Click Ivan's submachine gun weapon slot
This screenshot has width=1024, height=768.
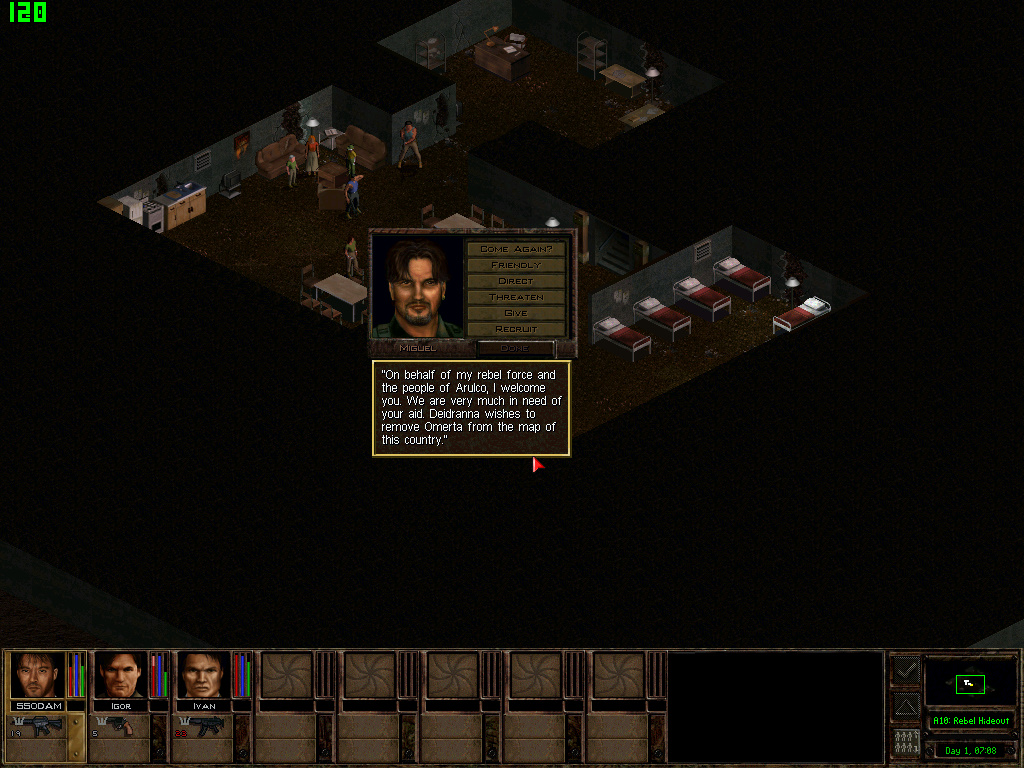(x=204, y=727)
